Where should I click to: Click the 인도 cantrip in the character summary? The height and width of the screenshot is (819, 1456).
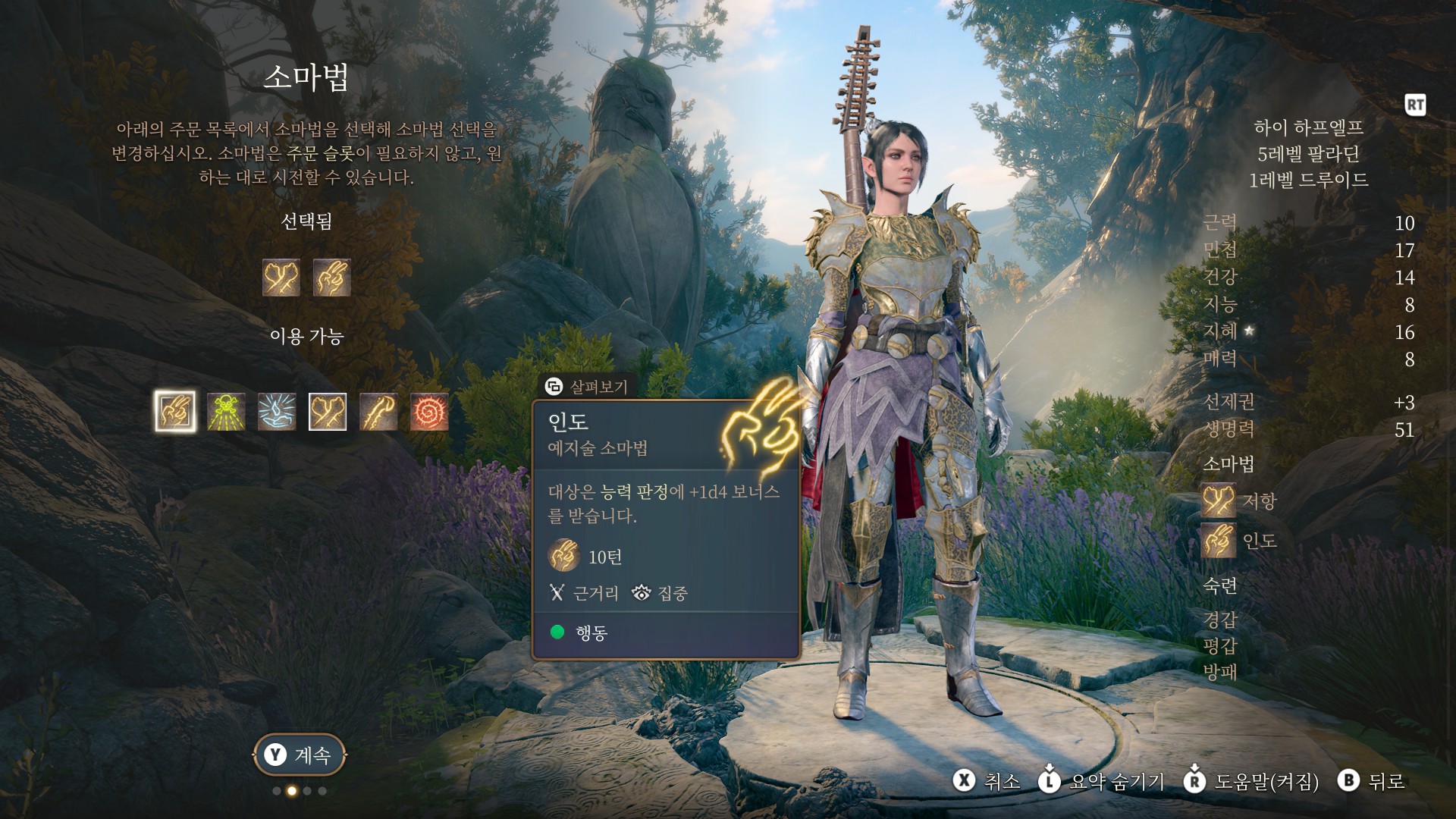1219,541
